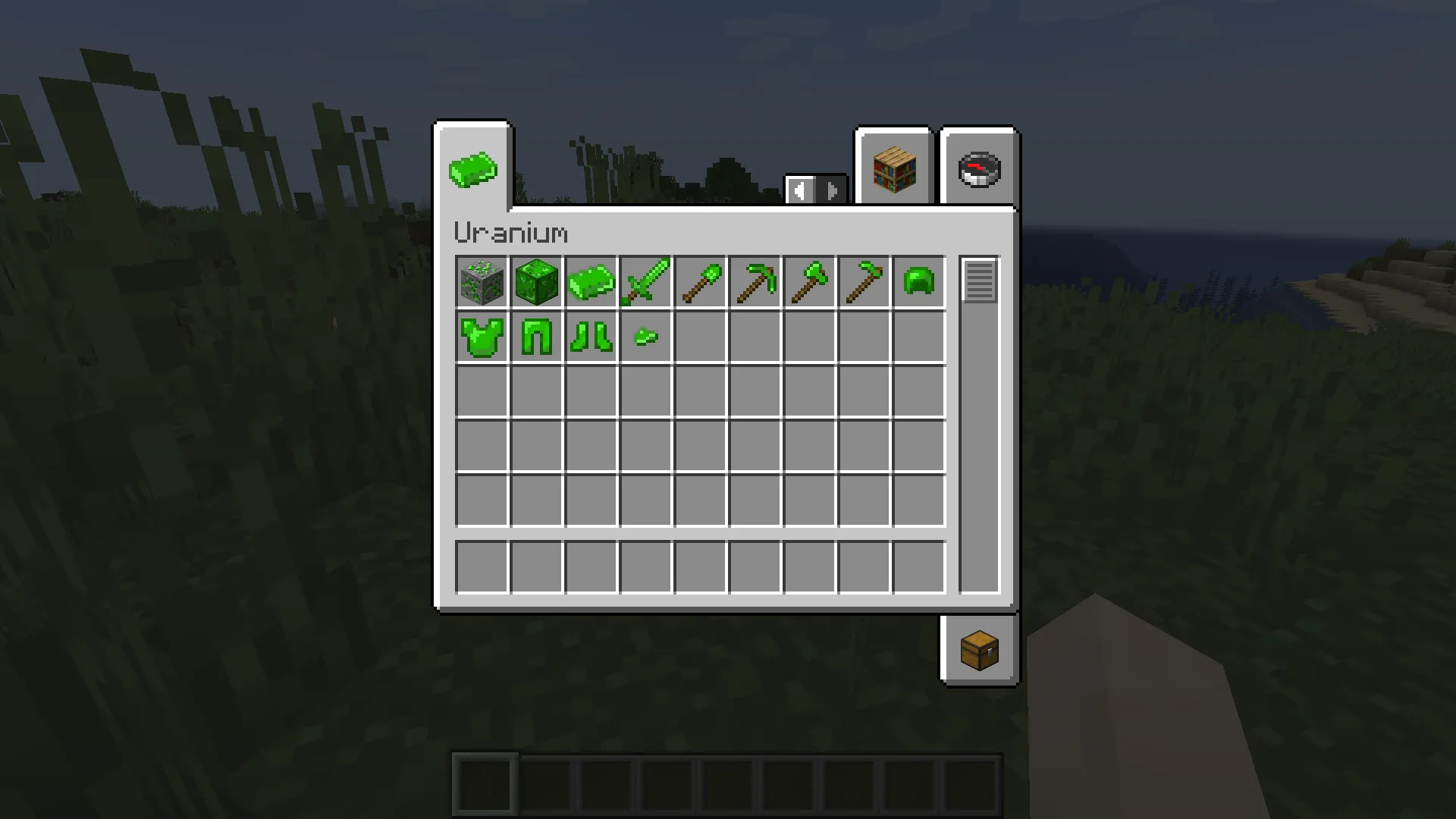Open the saved hotbars chest tab
This screenshot has width=1456, height=819.
click(x=978, y=651)
